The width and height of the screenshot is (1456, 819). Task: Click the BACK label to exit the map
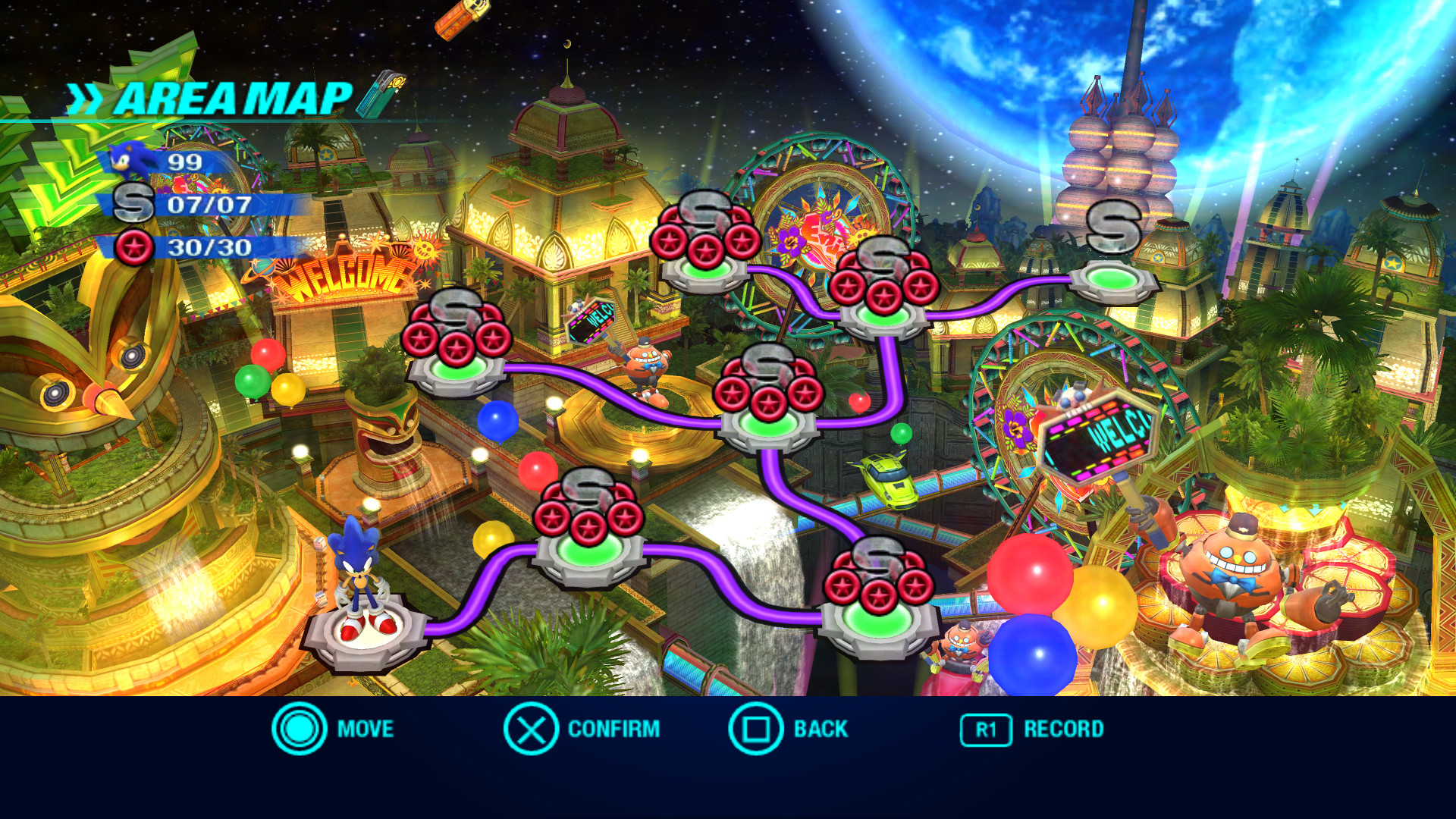(819, 730)
